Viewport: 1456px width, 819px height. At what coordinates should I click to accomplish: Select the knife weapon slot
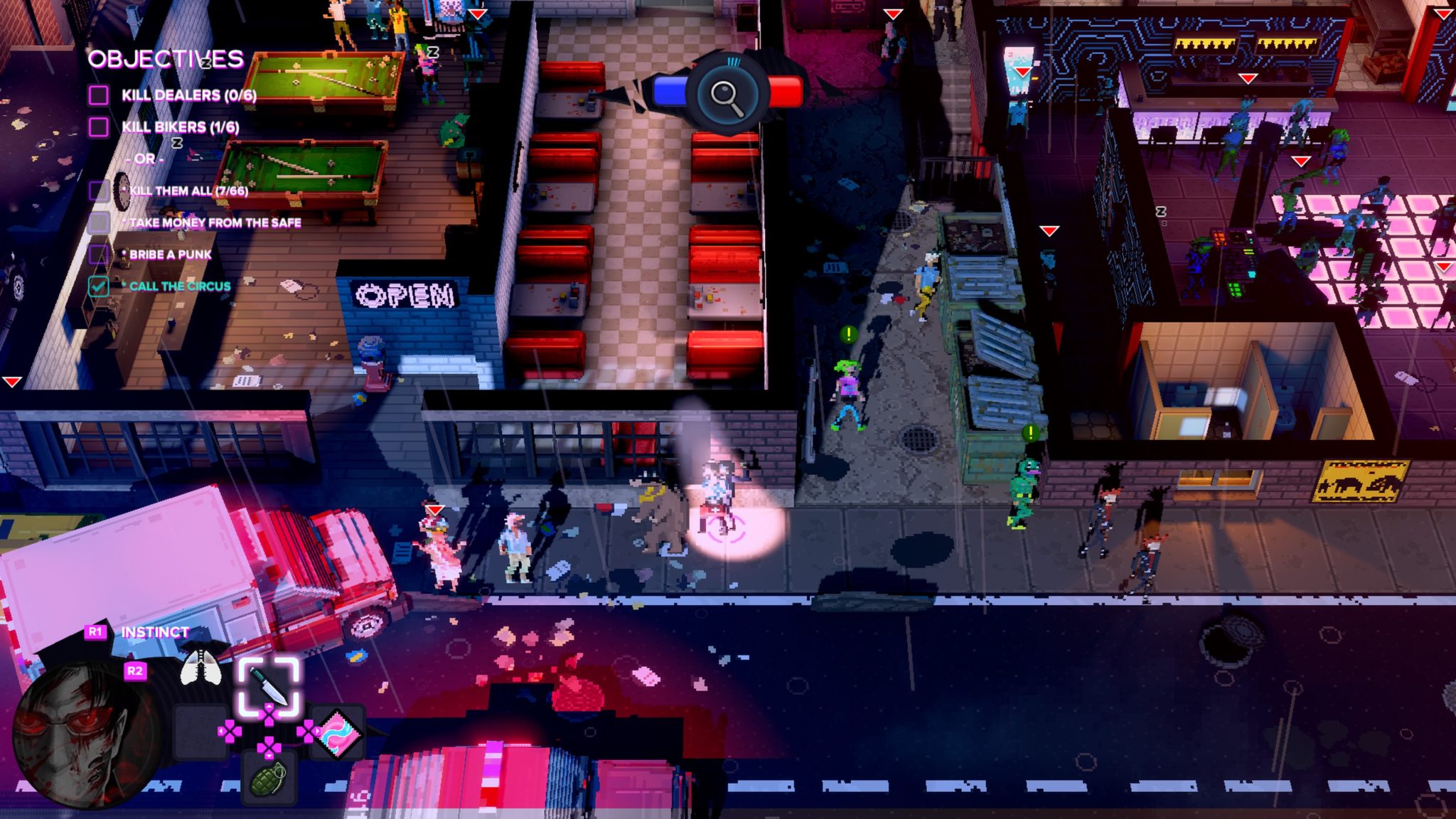tap(269, 685)
